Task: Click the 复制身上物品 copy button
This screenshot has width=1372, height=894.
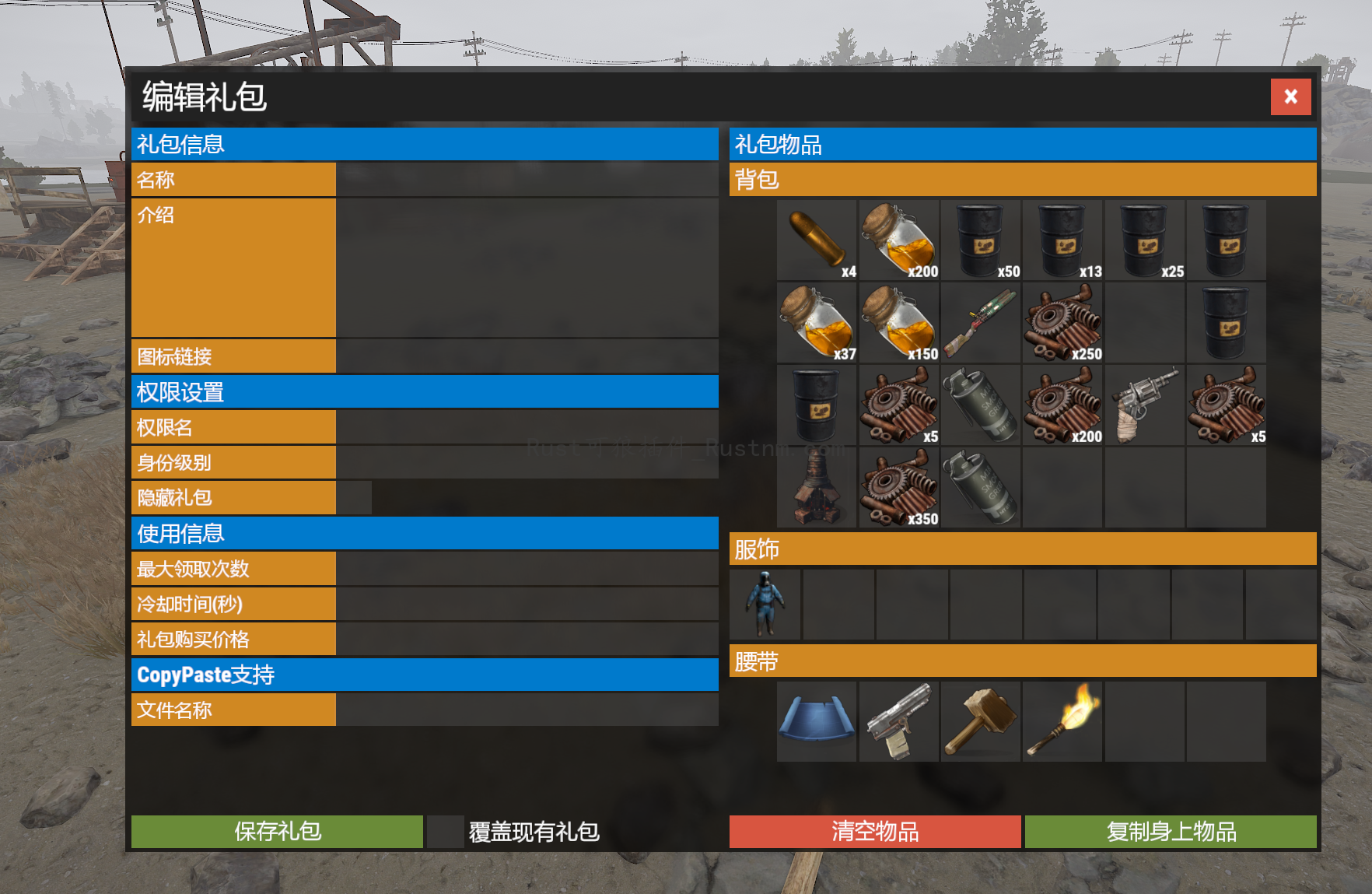Action: pos(1171,832)
